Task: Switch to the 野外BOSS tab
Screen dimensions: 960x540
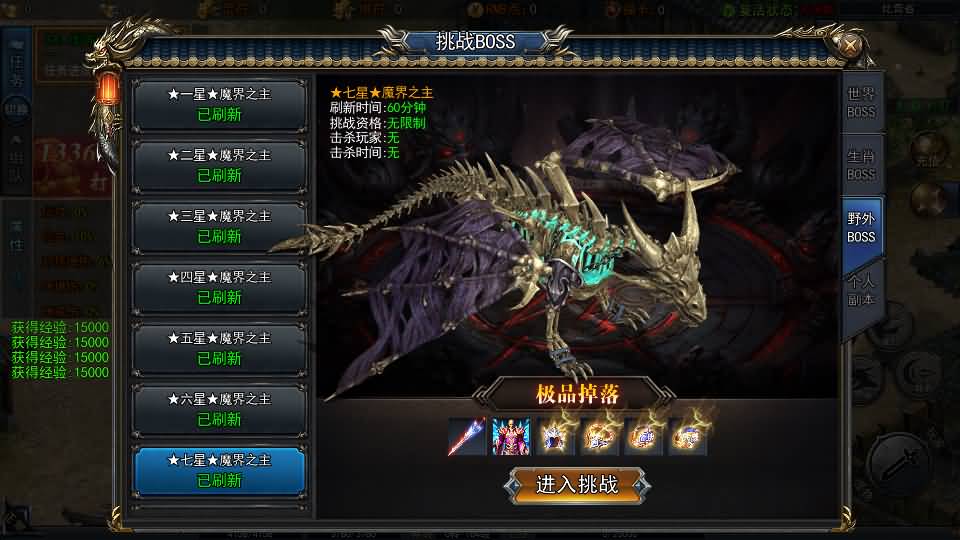Action: point(861,227)
